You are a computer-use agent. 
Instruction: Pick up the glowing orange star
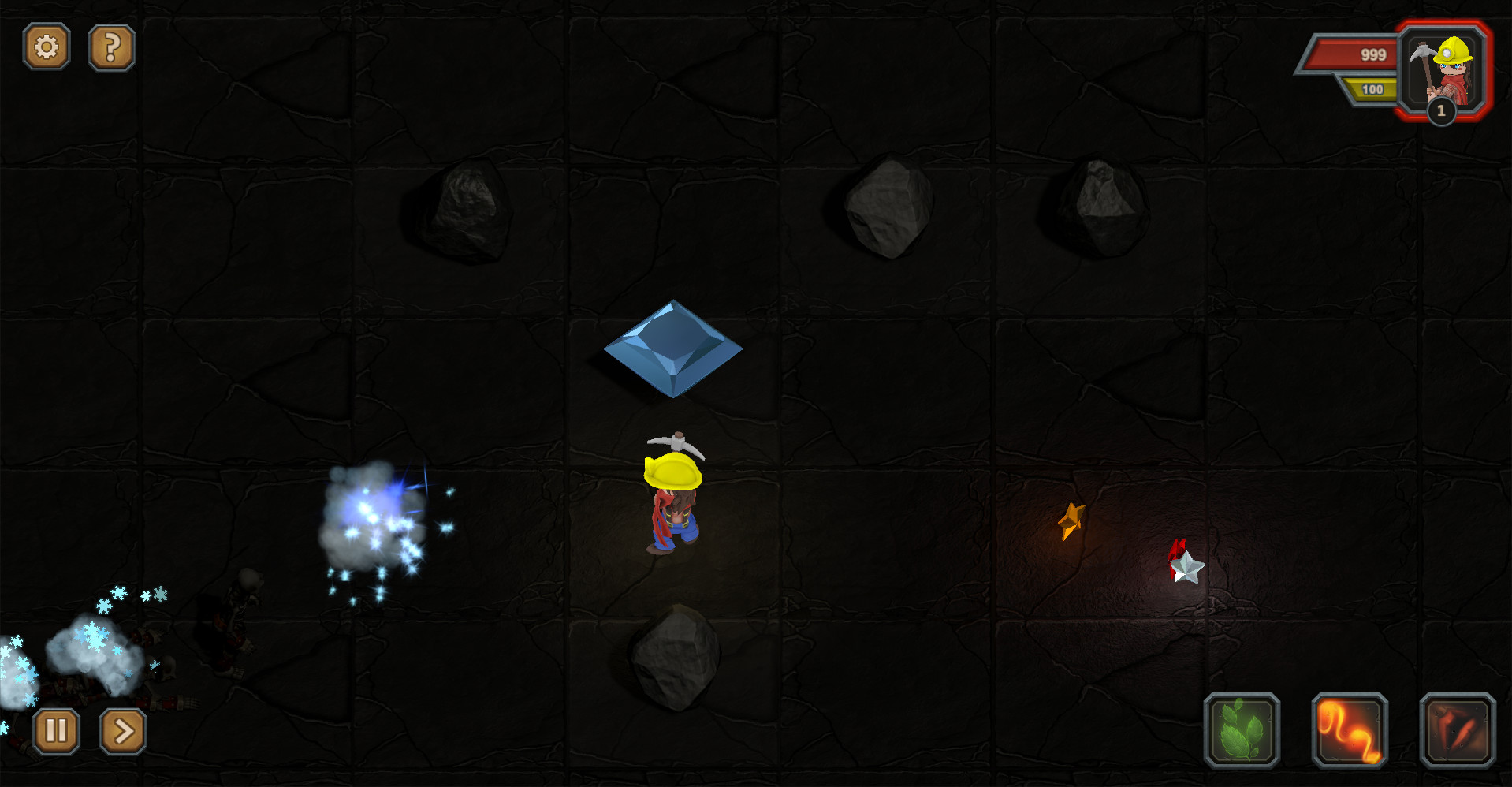[x=1072, y=520]
